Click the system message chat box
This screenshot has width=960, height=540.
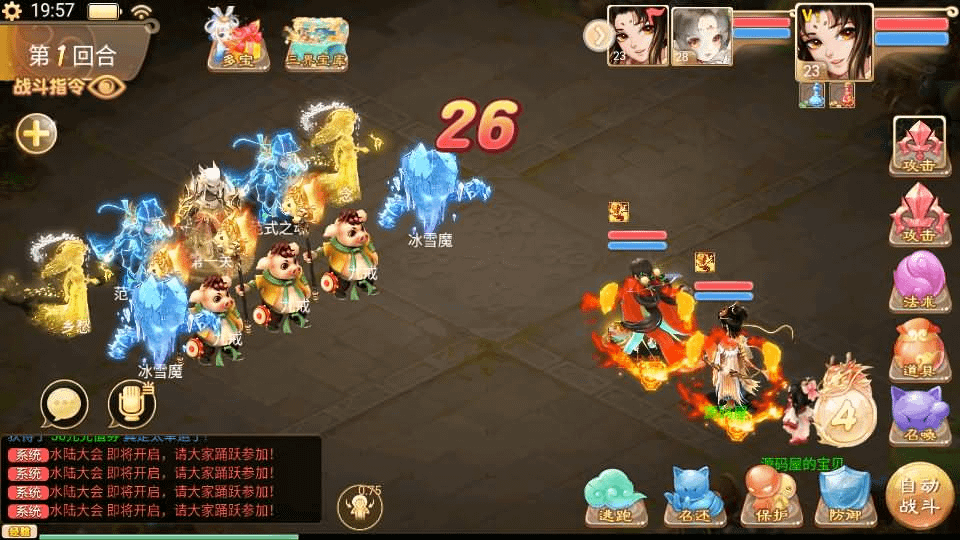(160, 478)
